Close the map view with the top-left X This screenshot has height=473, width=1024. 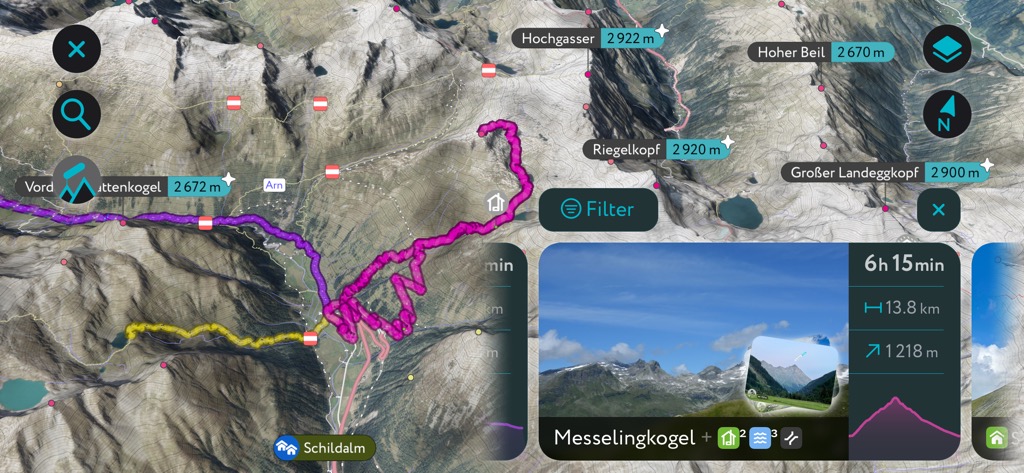(77, 49)
